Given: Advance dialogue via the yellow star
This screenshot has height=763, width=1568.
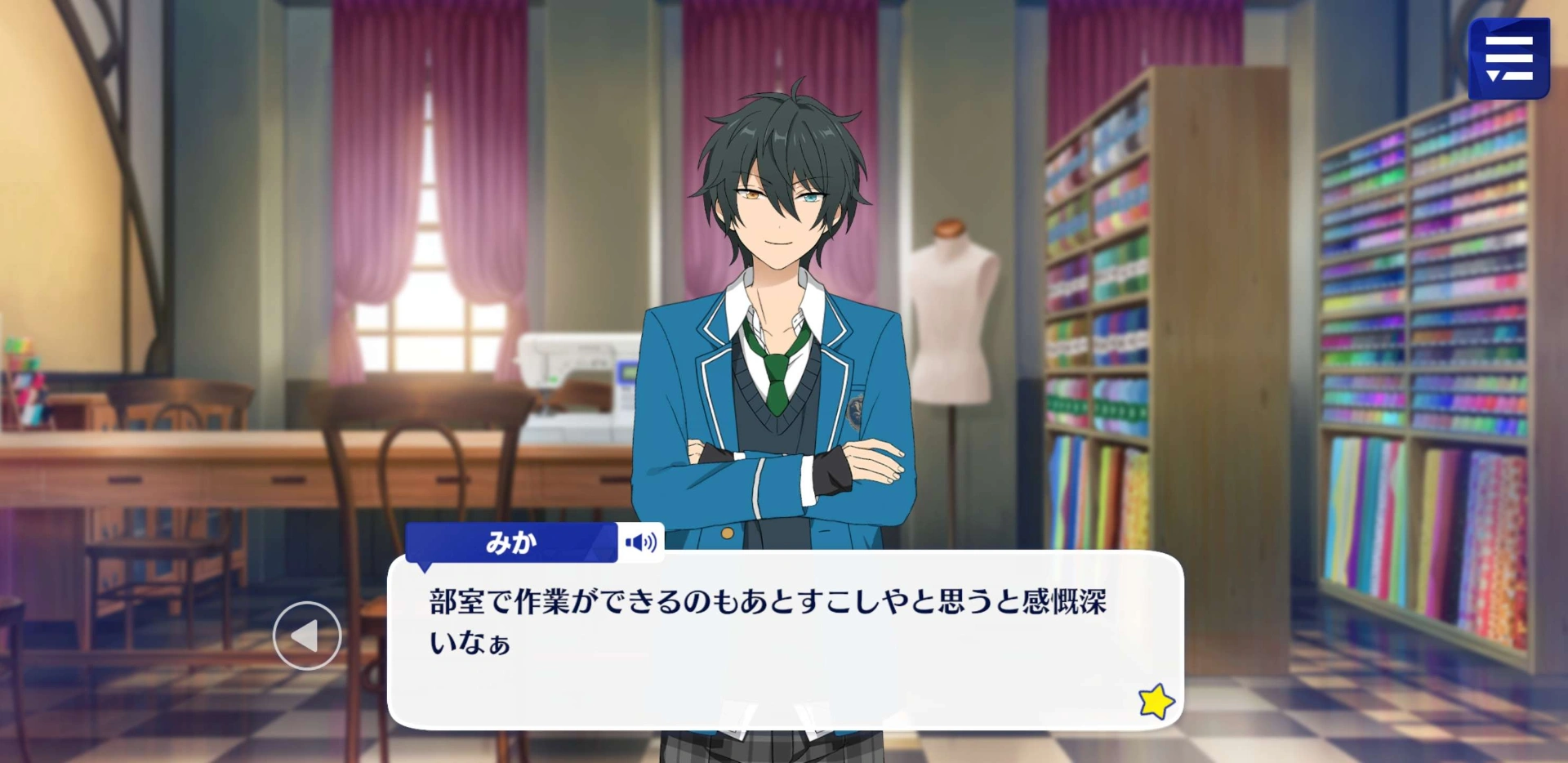Looking at the screenshot, I should 1156,701.
